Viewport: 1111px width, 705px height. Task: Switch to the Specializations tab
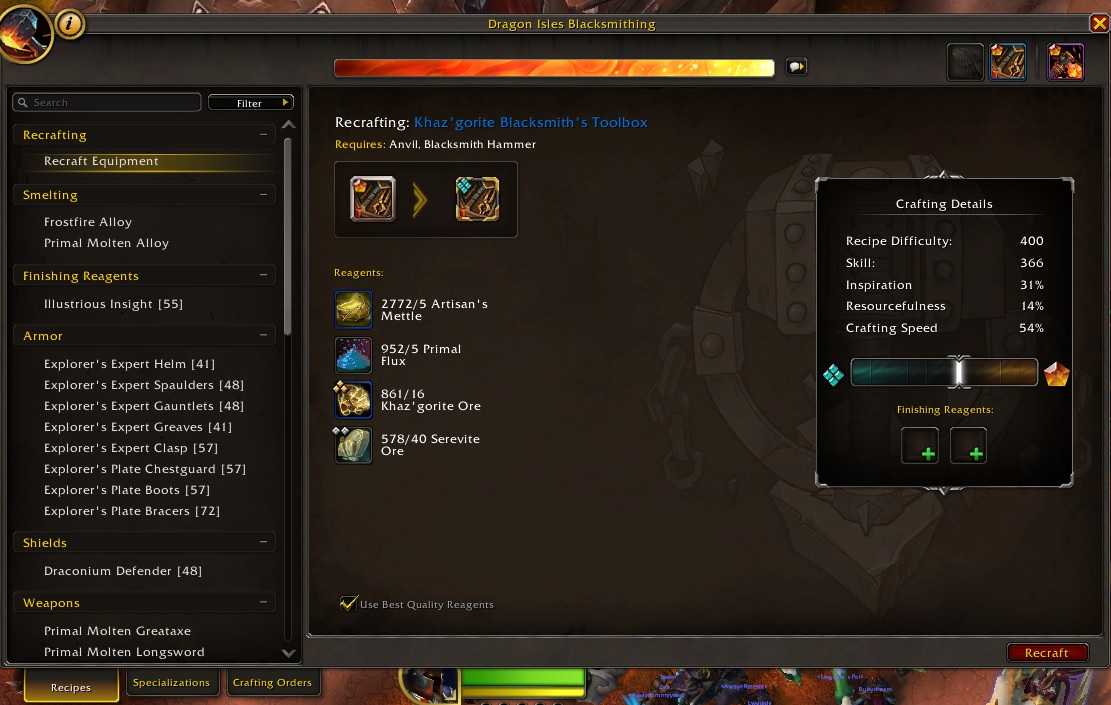click(x=171, y=683)
